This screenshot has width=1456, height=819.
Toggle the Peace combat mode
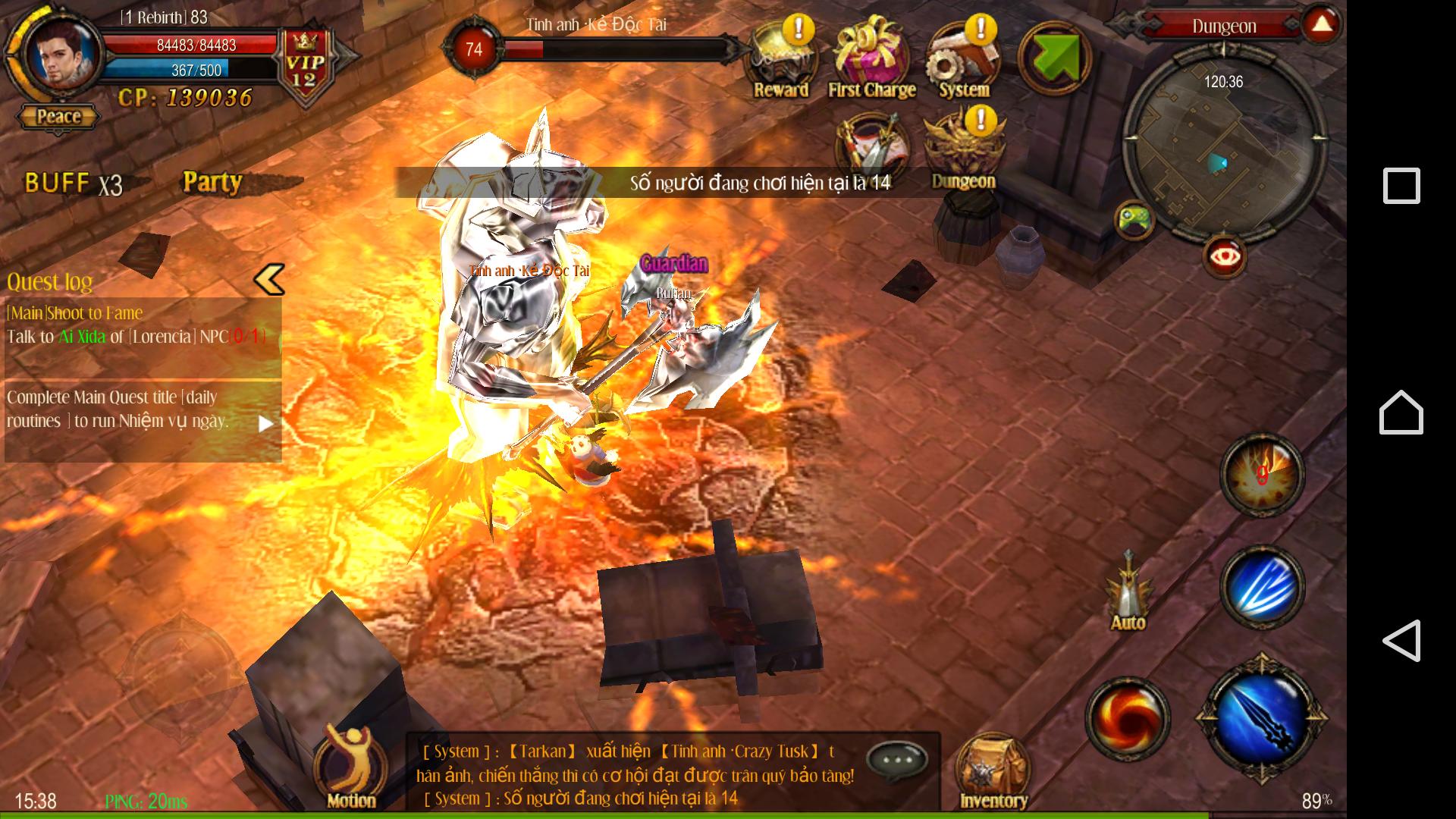tap(58, 117)
